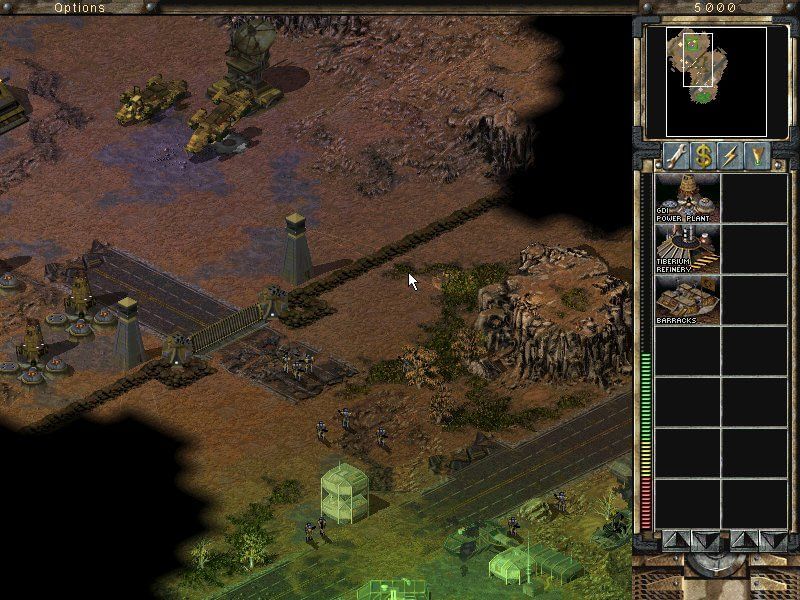Choose the Tiberium Refinery build icon
Image resolution: width=800 pixels, height=600 pixels.
tap(686, 248)
